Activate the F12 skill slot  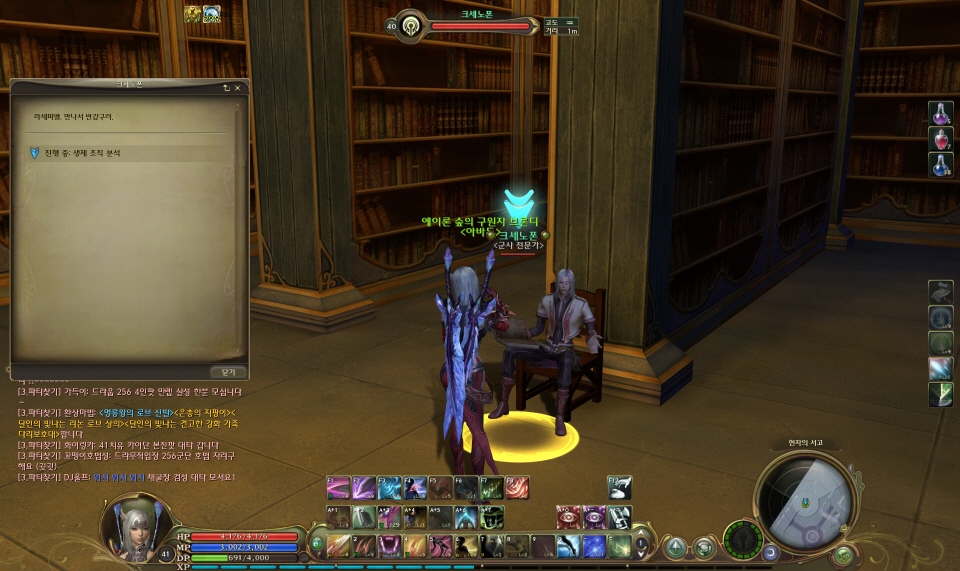click(x=620, y=488)
